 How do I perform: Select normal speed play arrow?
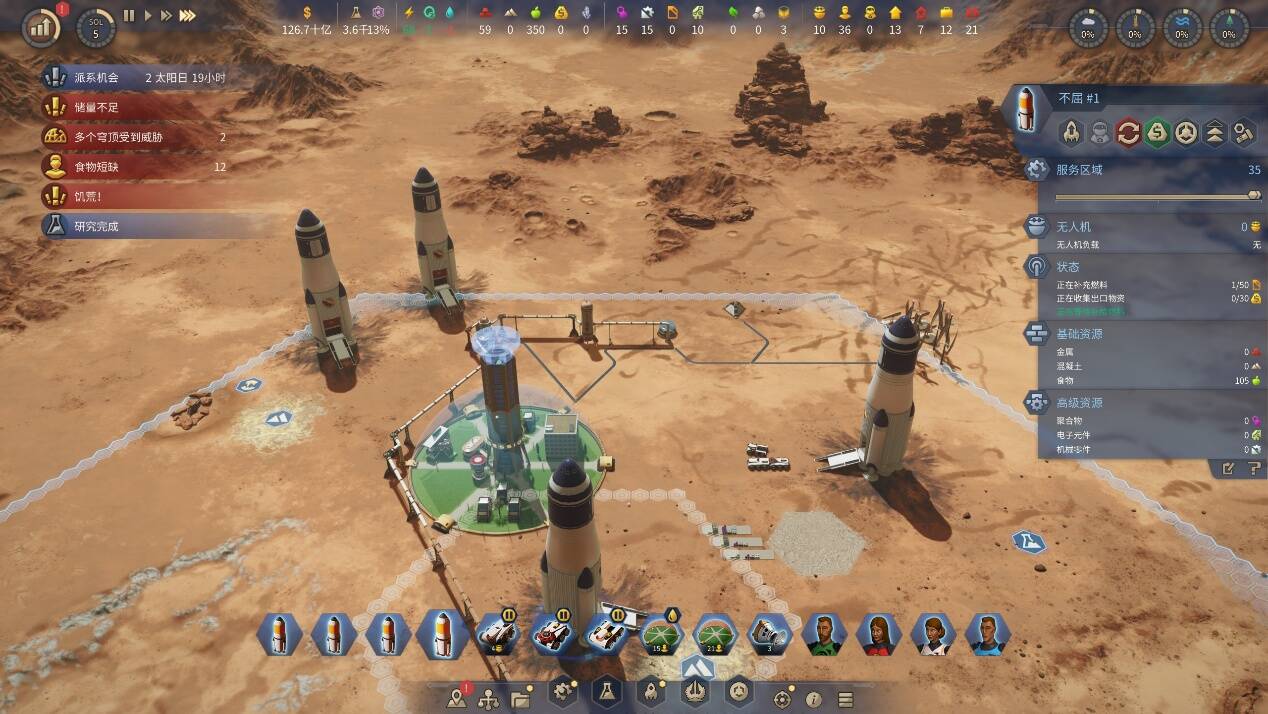[x=148, y=16]
